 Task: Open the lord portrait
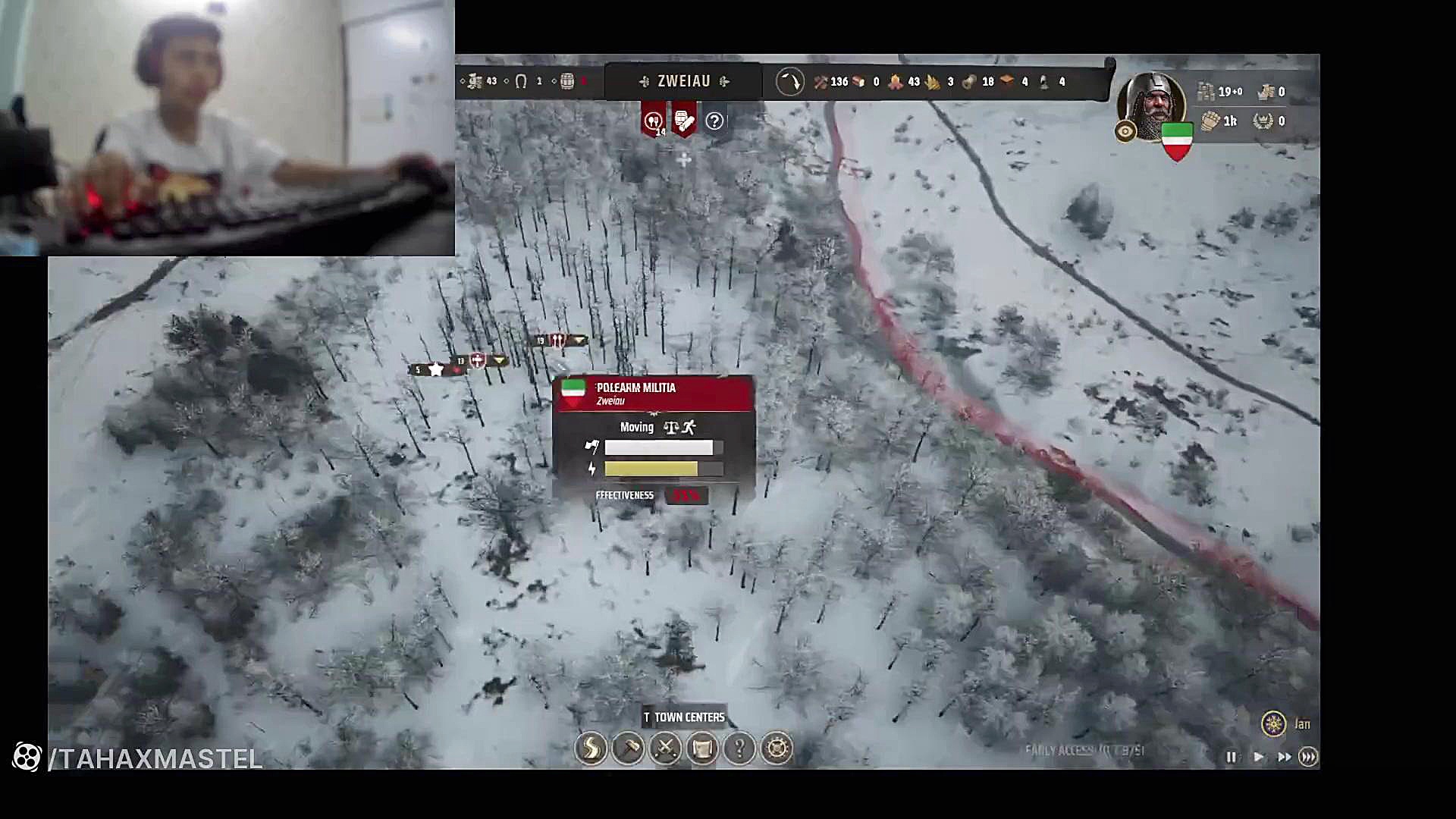click(x=1152, y=106)
